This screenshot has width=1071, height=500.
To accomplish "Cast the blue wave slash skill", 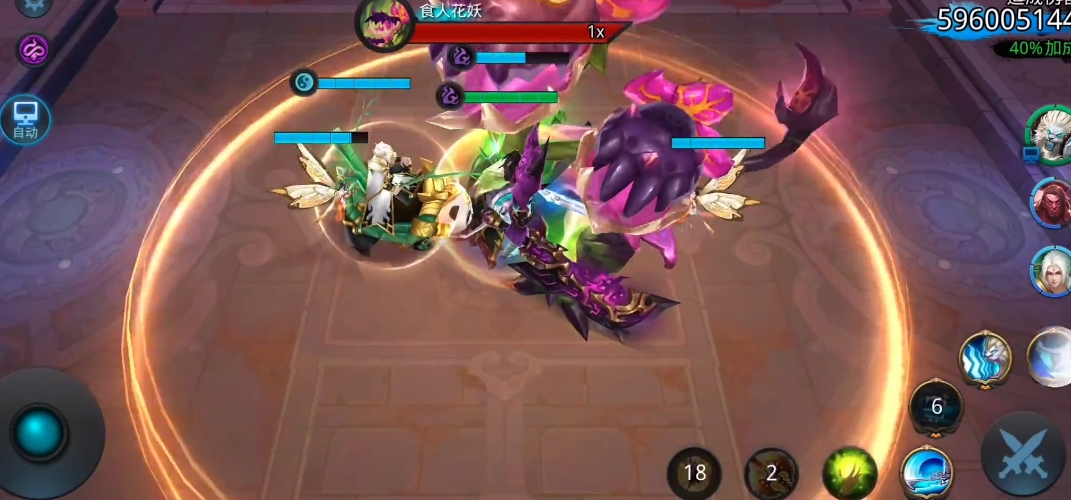I will point(926,472).
